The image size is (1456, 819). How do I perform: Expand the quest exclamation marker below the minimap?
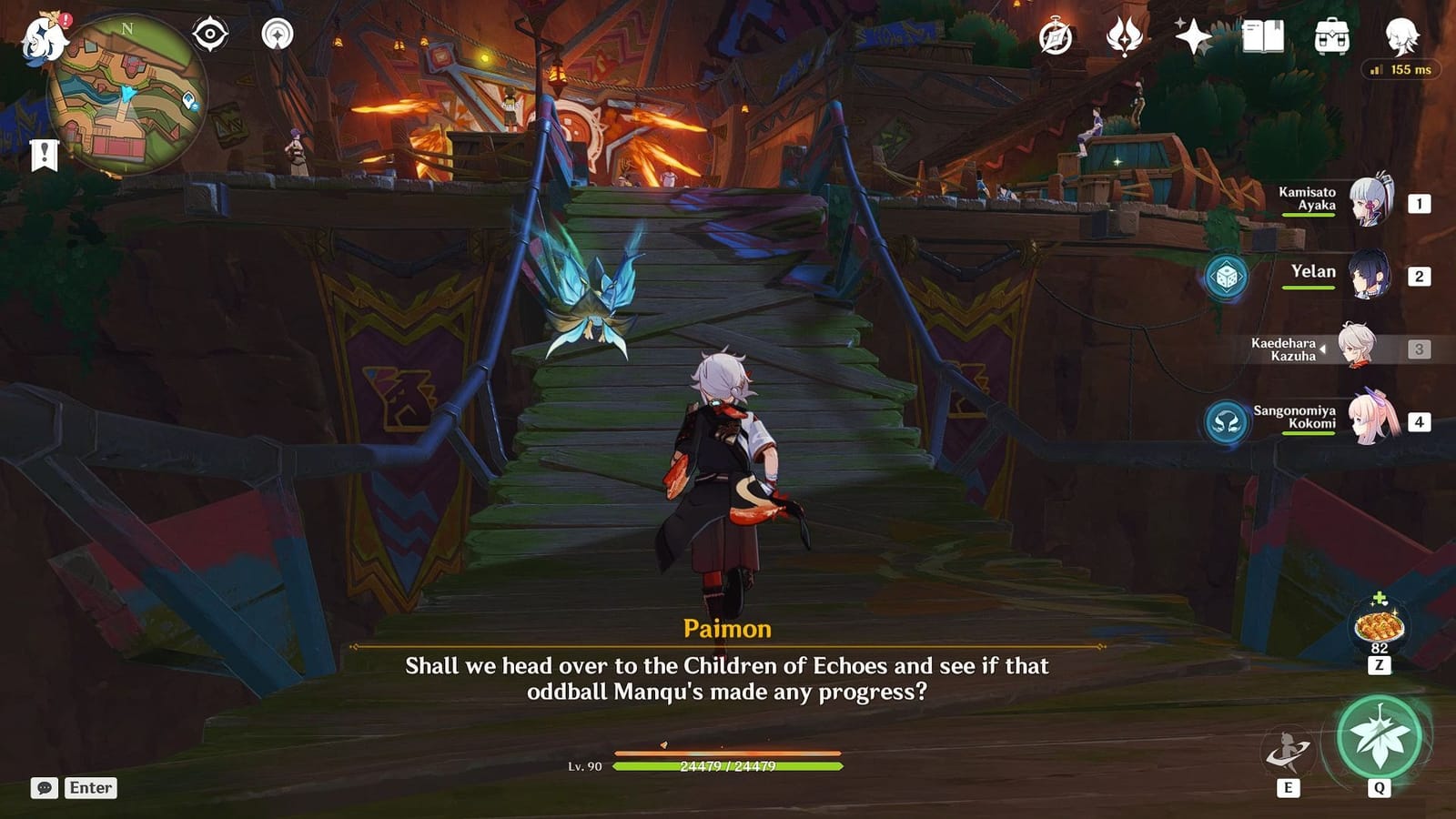(x=43, y=155)
